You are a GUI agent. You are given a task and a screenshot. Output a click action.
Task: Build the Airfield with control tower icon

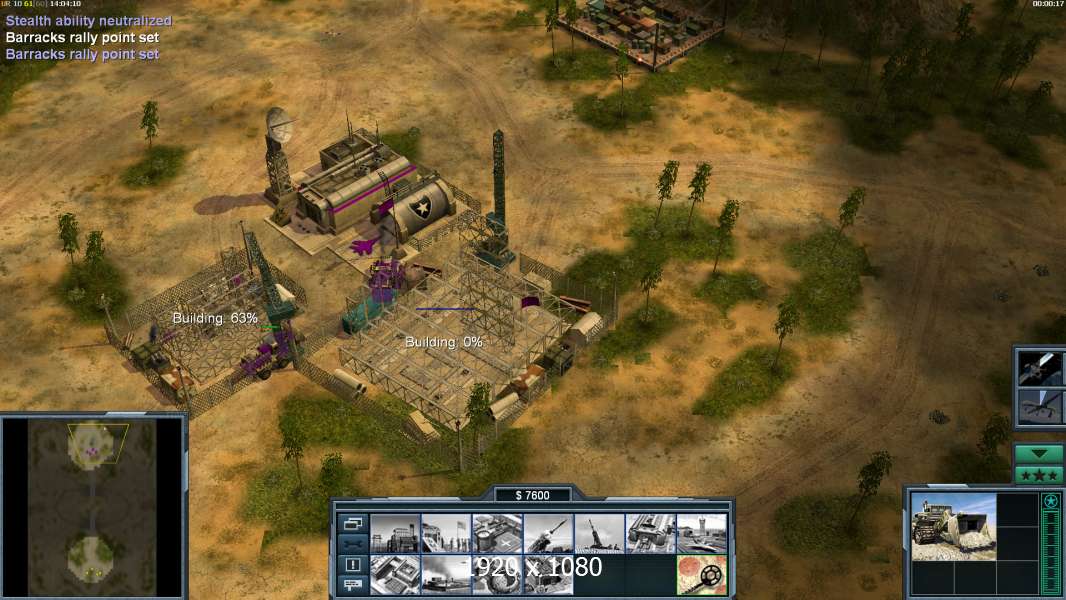click(x=701, y=534)
